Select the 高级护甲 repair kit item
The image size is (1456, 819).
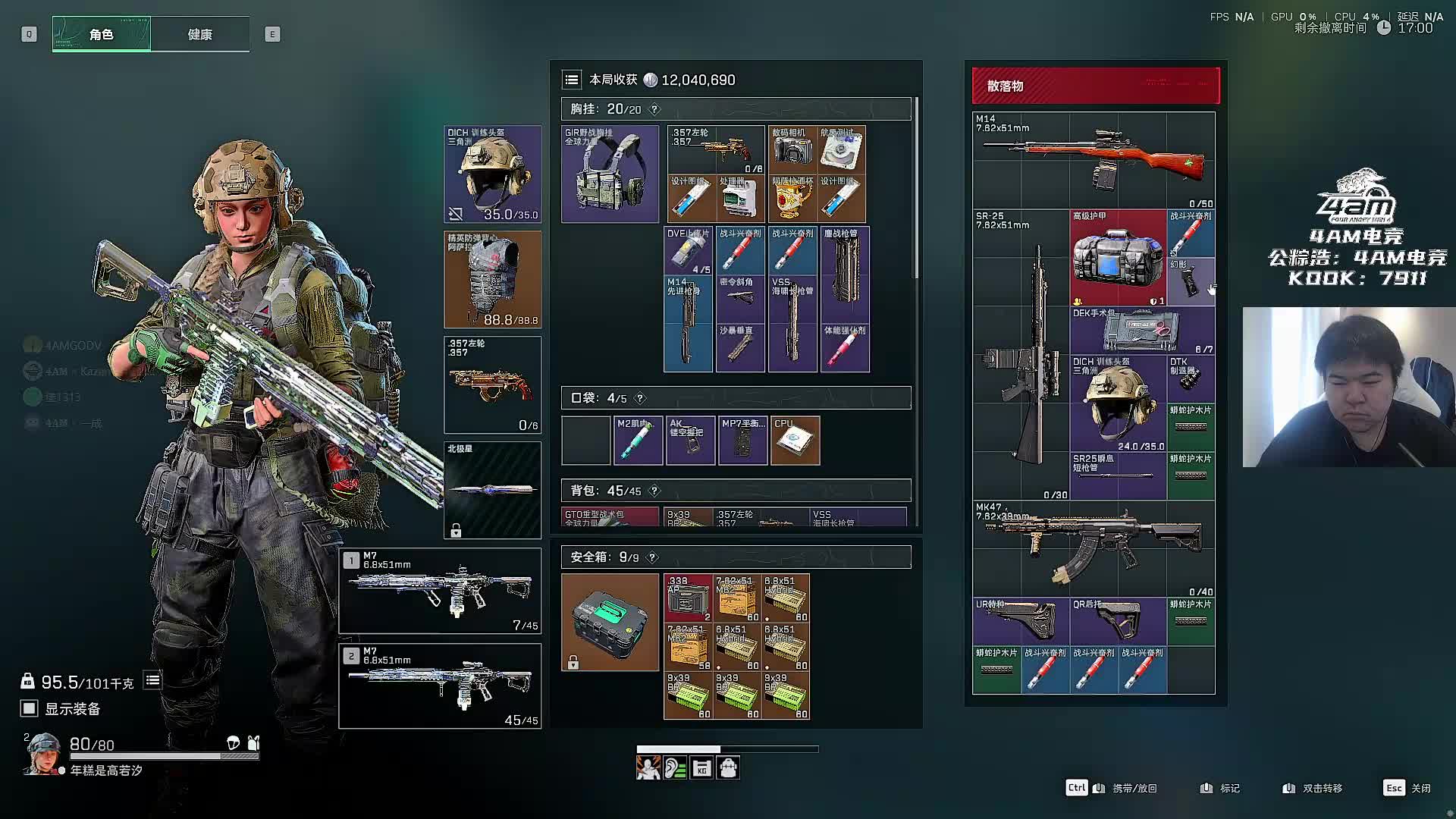[1118, 258]
